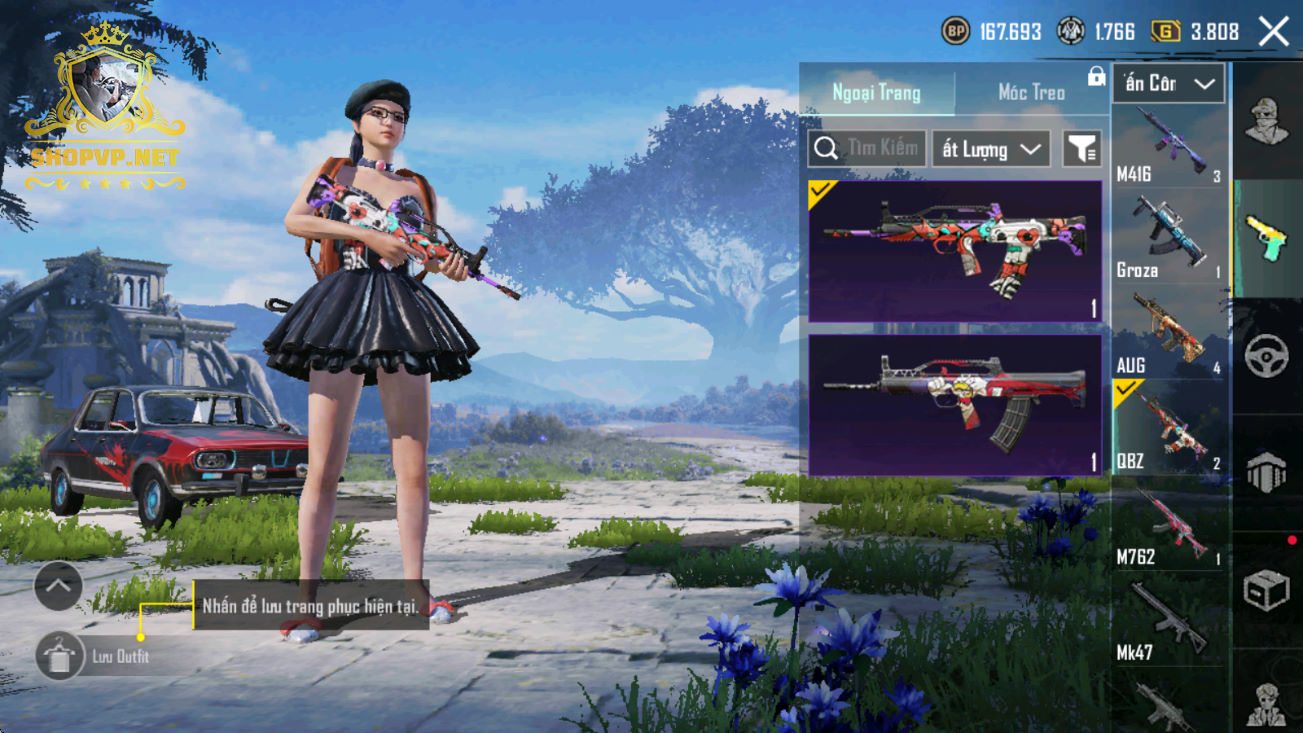This screenshot has width=1303, height=733.
Task: Select the equipped floral QBZ skin
Action: (955, 251)
